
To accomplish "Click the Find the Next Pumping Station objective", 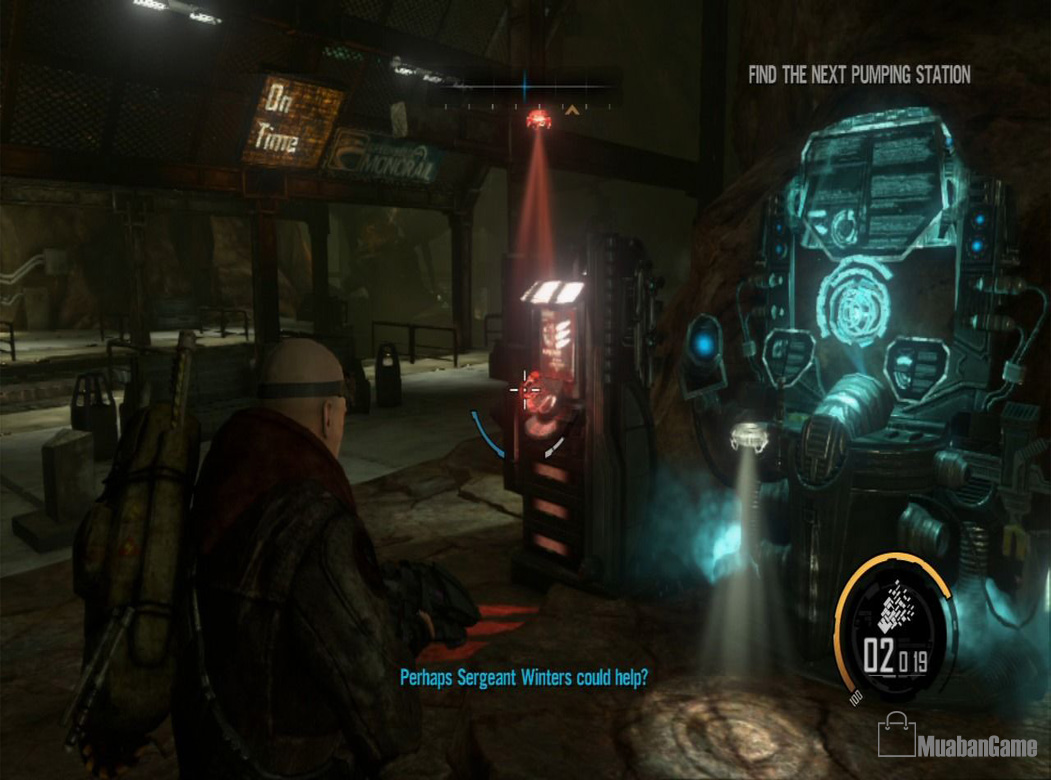I will click(859, 75).
